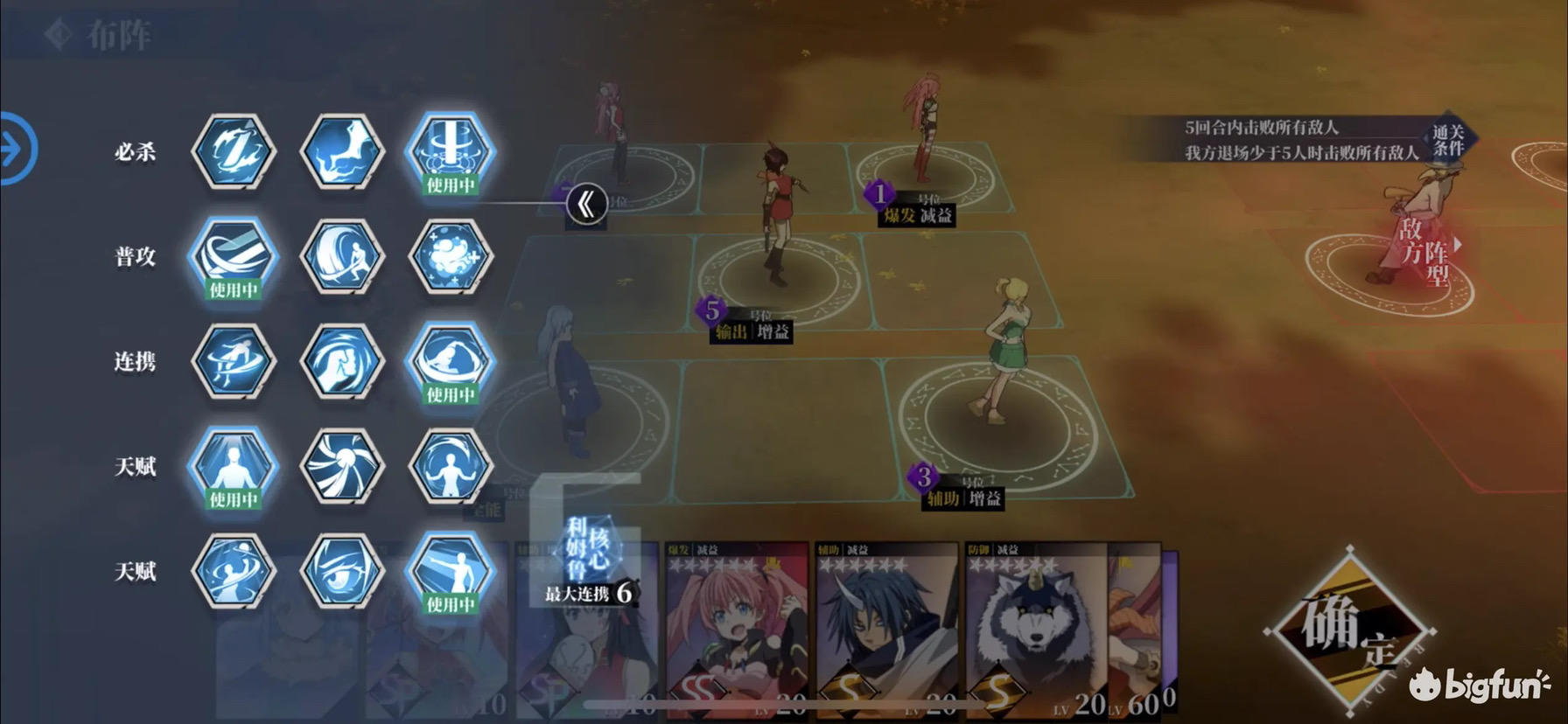Select the third normal attack skill icon
Viewport: 1568px width, 724px height.
point(451,256)
